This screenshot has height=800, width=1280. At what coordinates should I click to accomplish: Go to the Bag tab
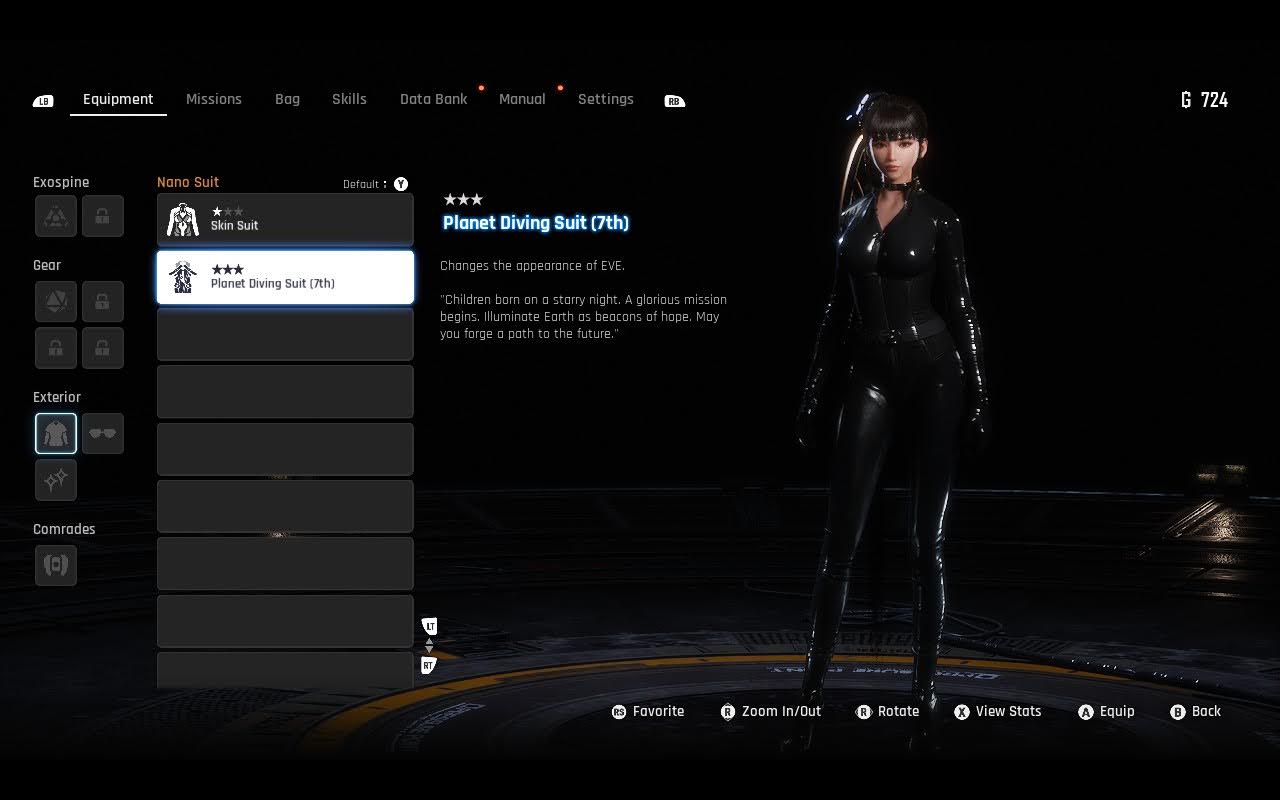[x=287, y=99]
